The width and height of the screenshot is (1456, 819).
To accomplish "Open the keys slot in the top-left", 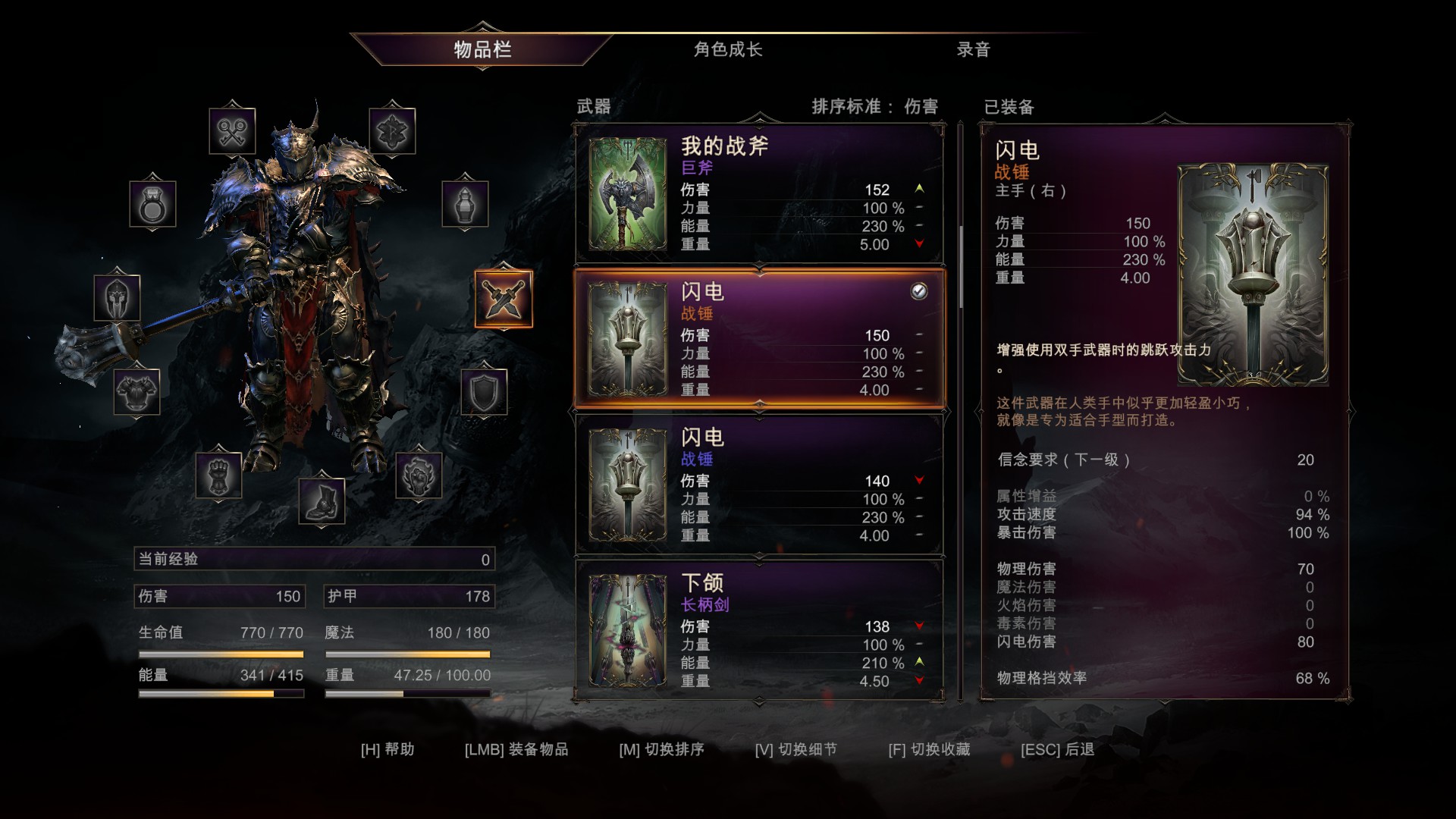I will [x=233, y=130].
